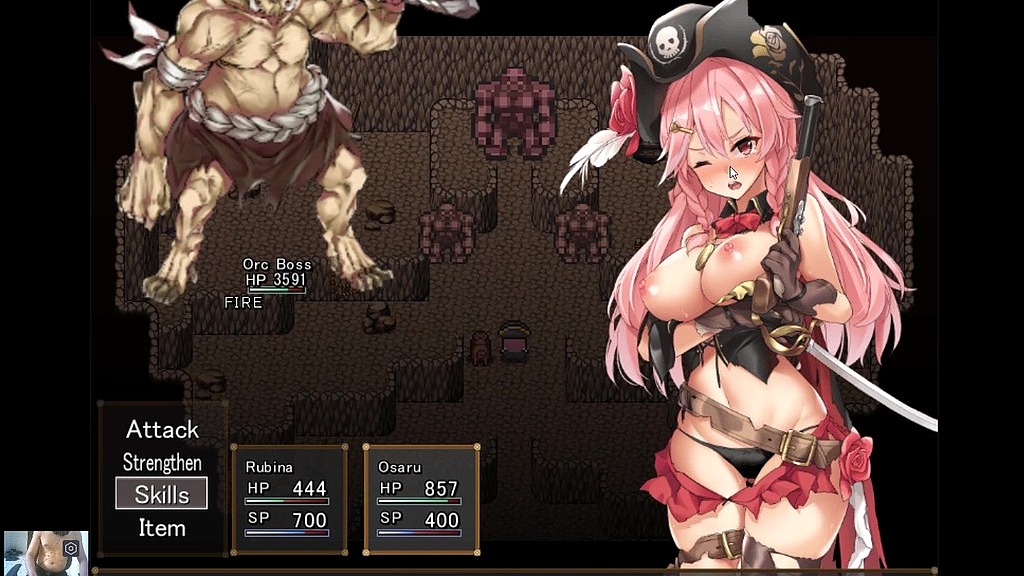Viewport: 1024px width, 576px height.
Task: Select Osaru's party status panel
Action: click(x=421, y=499)
